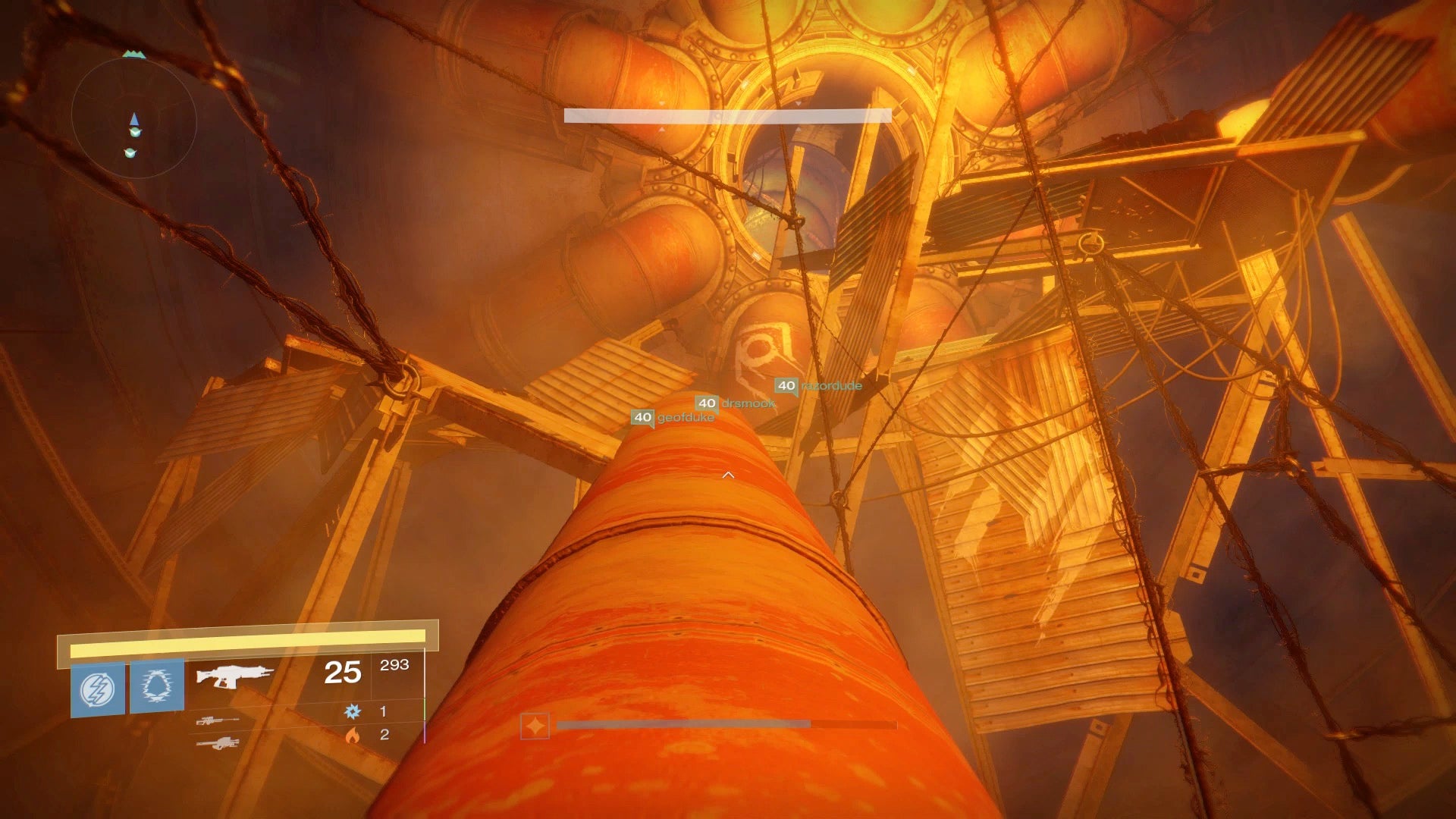This screenshot has height=819, width=1456.
Task: Select the diamond super ability icon
Action: [x=535, y=725]
